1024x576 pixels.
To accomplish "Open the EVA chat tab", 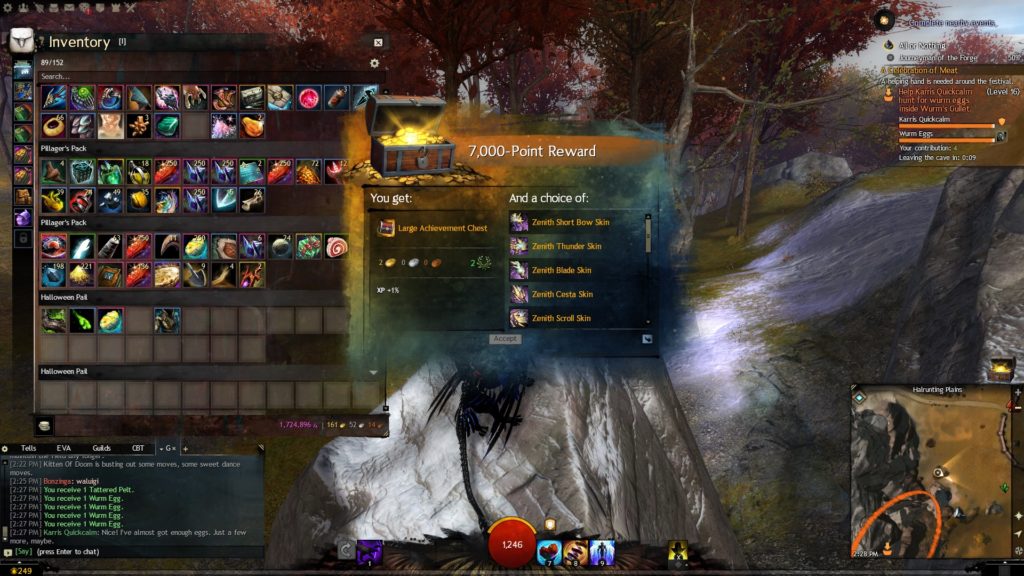I will [64, 448].
